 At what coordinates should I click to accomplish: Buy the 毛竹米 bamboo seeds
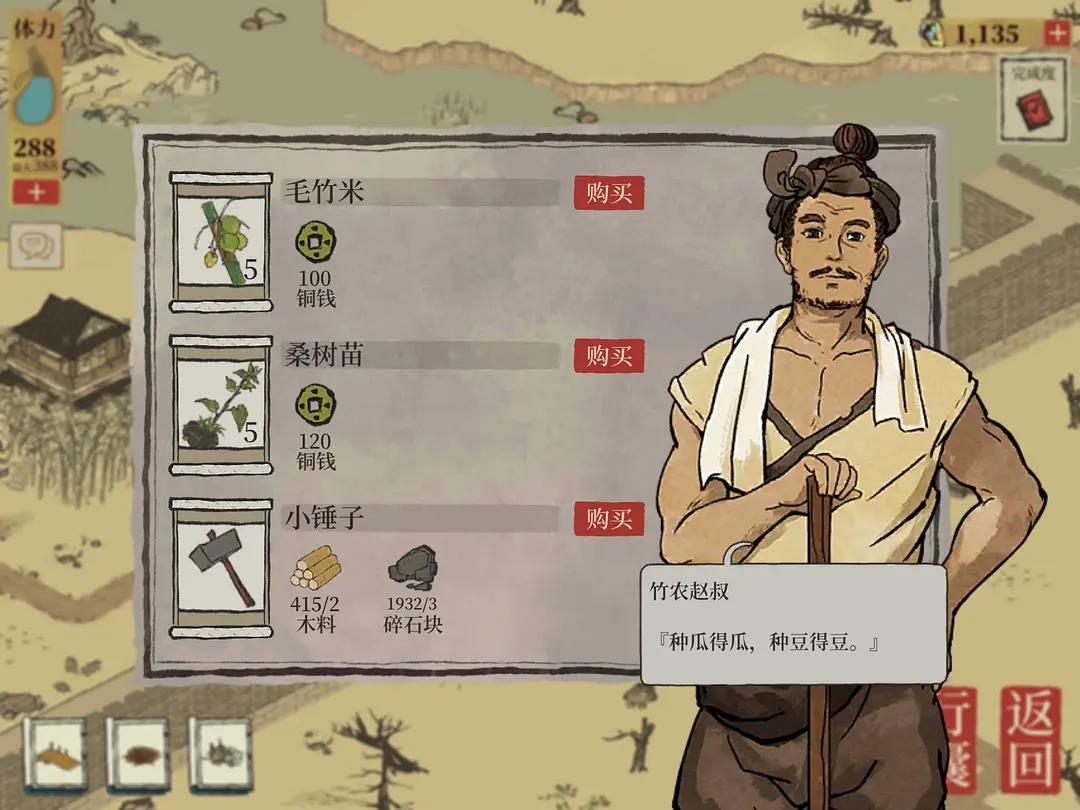pyautogui.click(x=608, y=193)
